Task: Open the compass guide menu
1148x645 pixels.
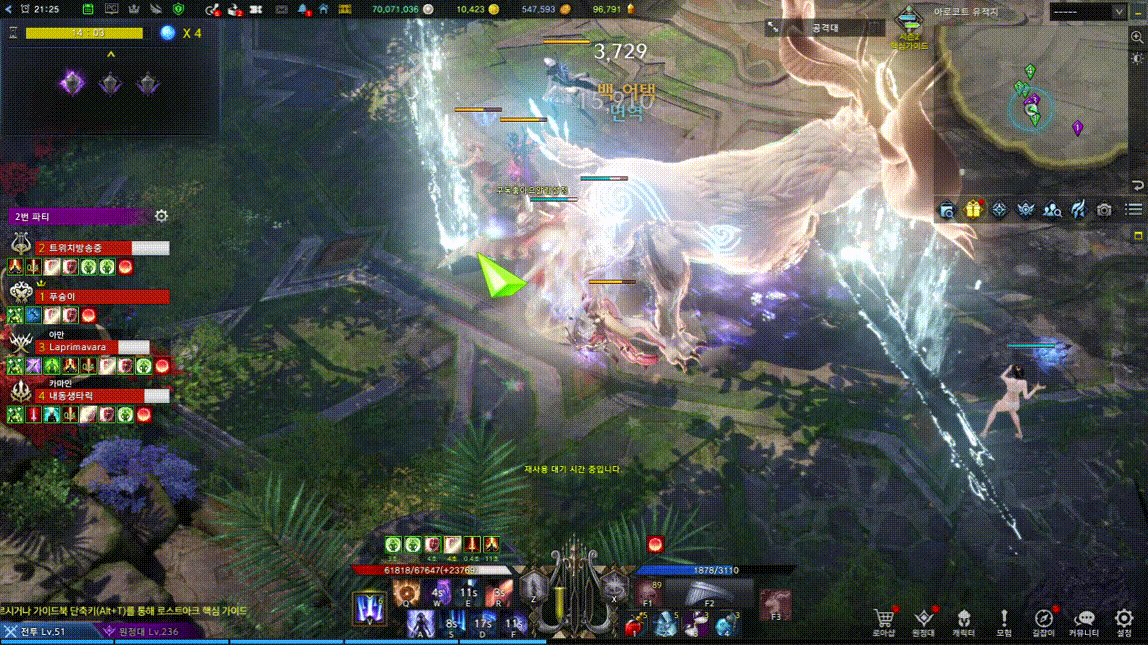Action: (1044, 620)
